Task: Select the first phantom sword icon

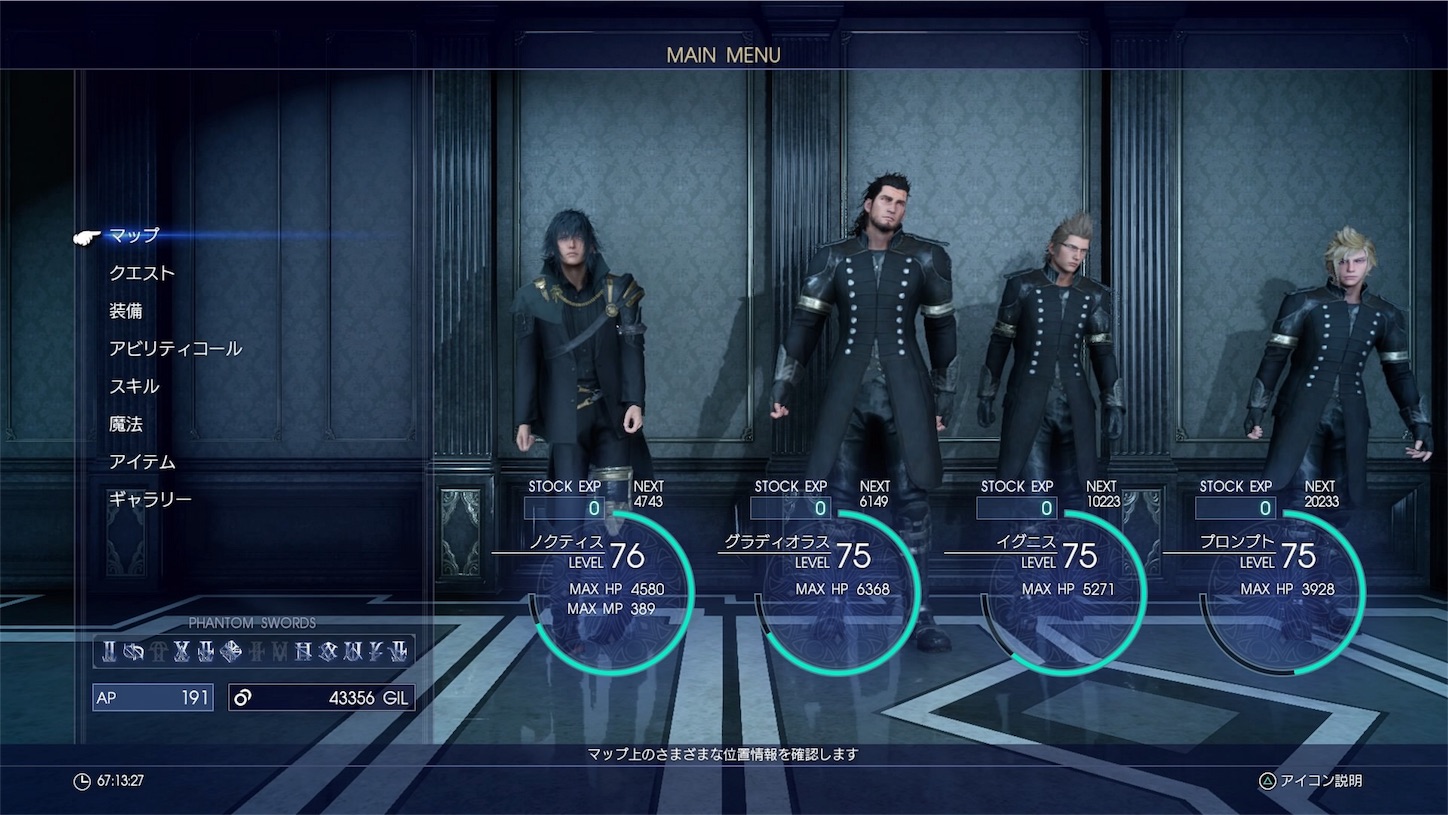Action: tap(108, 650)
